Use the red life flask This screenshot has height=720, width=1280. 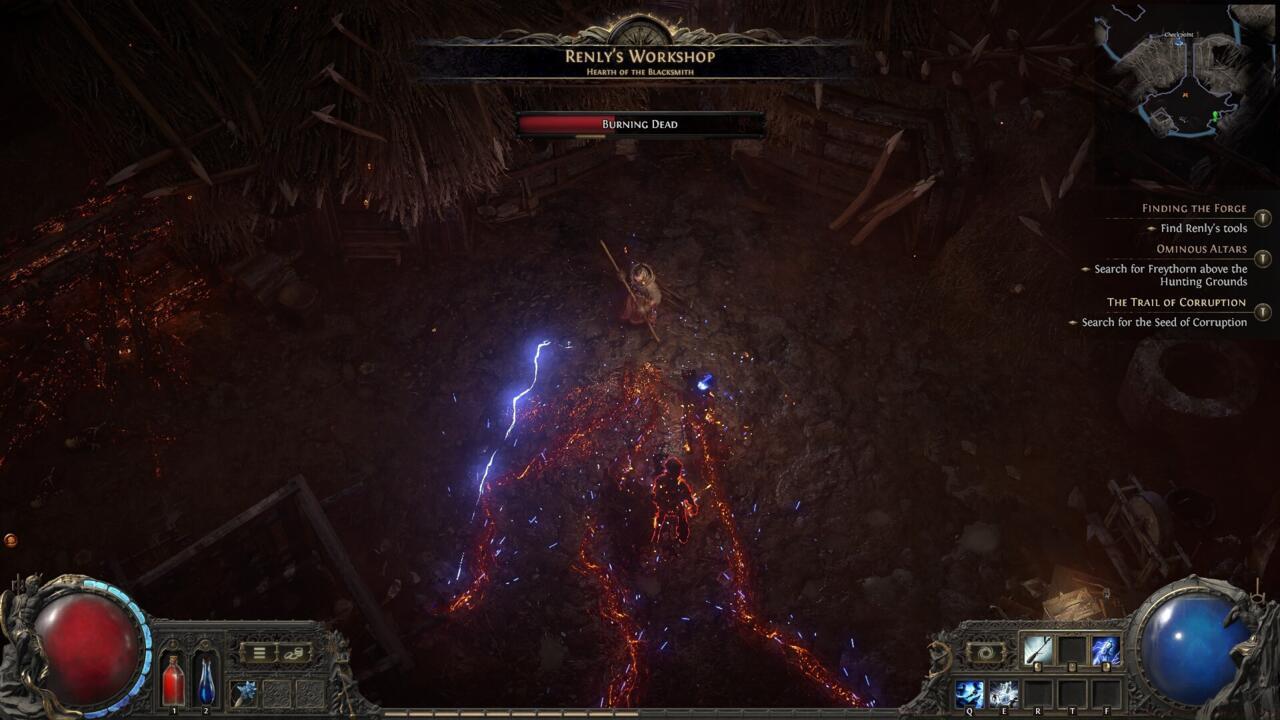[173, 680]
